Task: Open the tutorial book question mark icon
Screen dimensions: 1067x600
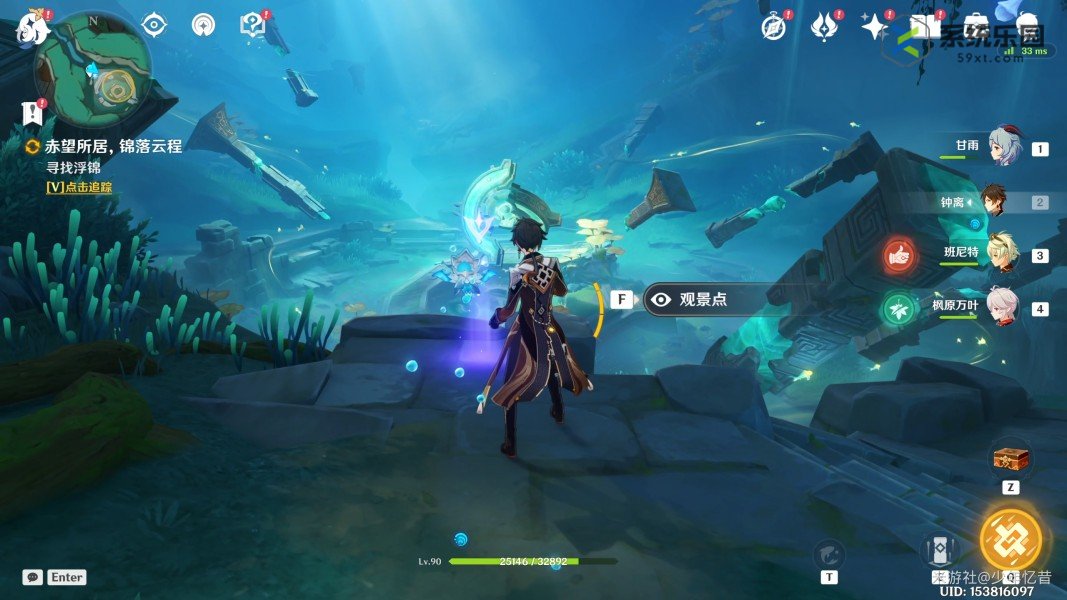Action: point(252,25)
